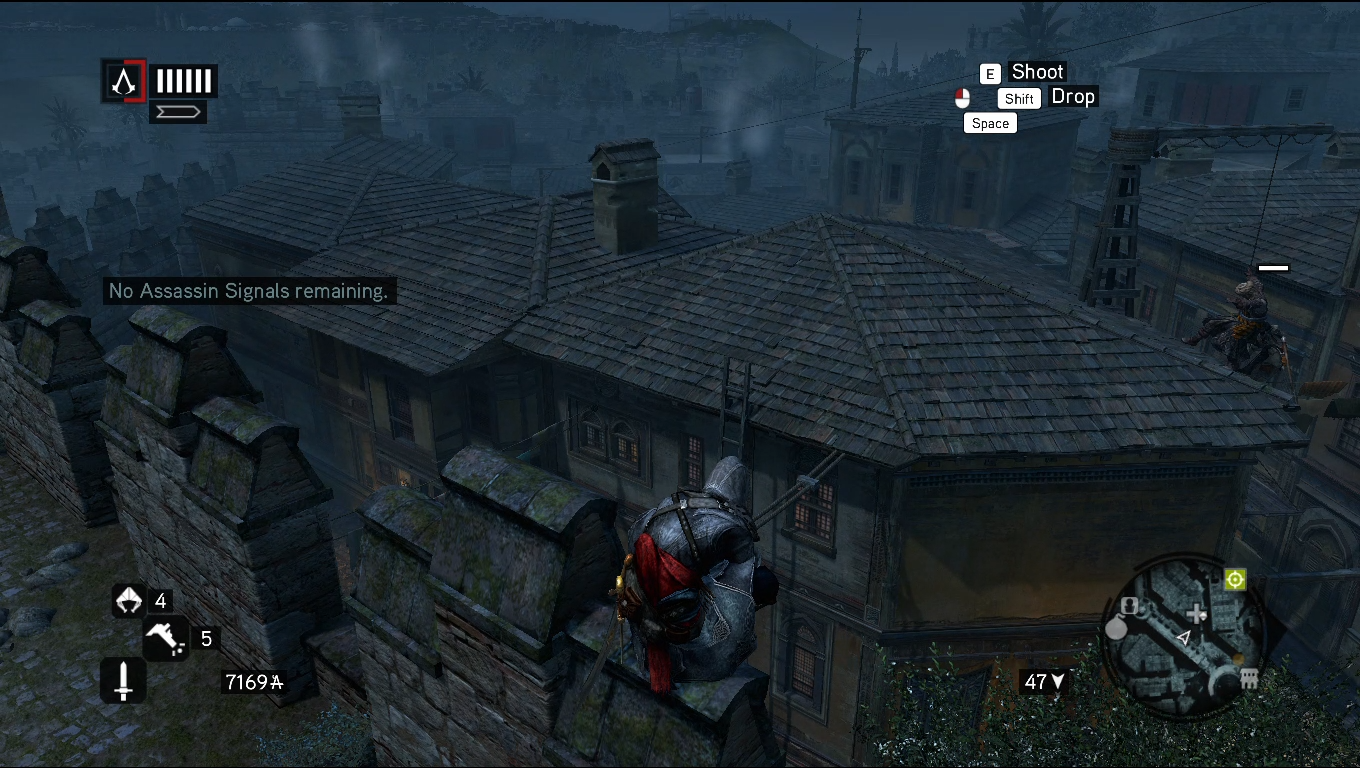Select the assassin signal hood icon

(x=129, y=600)
